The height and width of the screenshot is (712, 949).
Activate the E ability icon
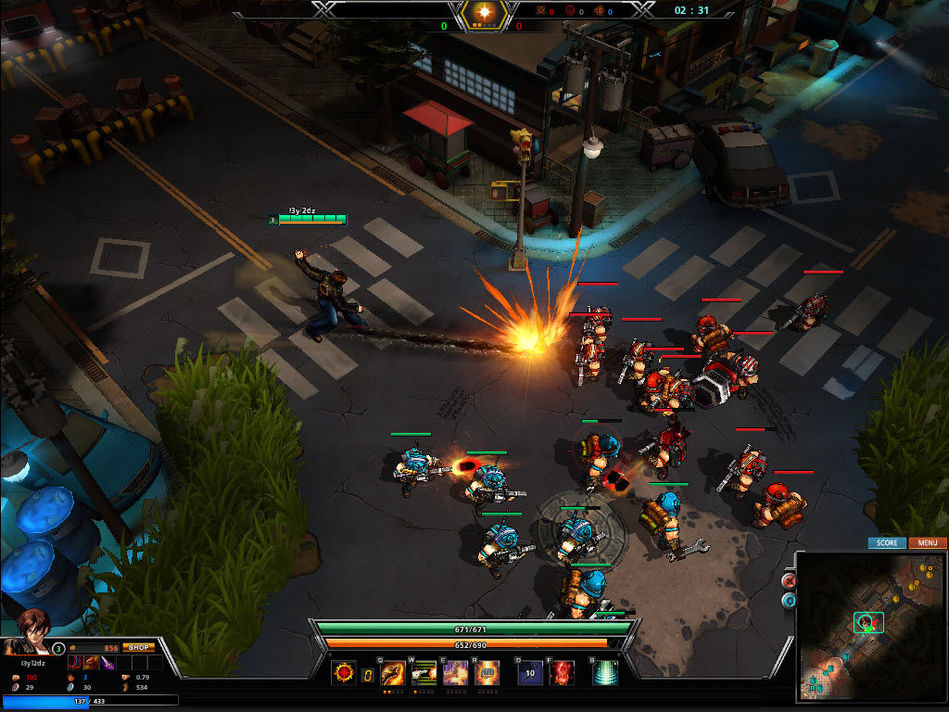click(456, 673)
